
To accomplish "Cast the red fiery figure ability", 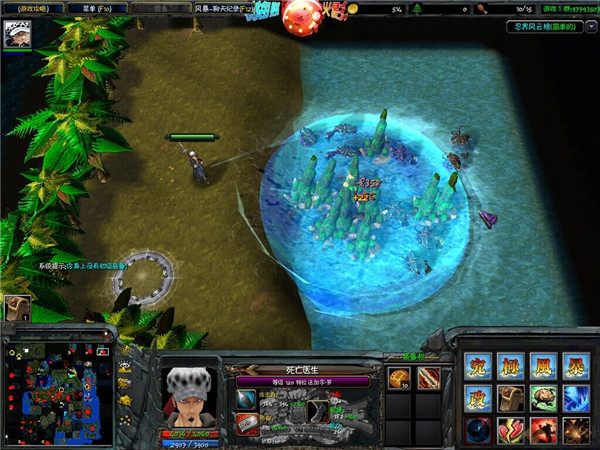I will pos(542,430).
